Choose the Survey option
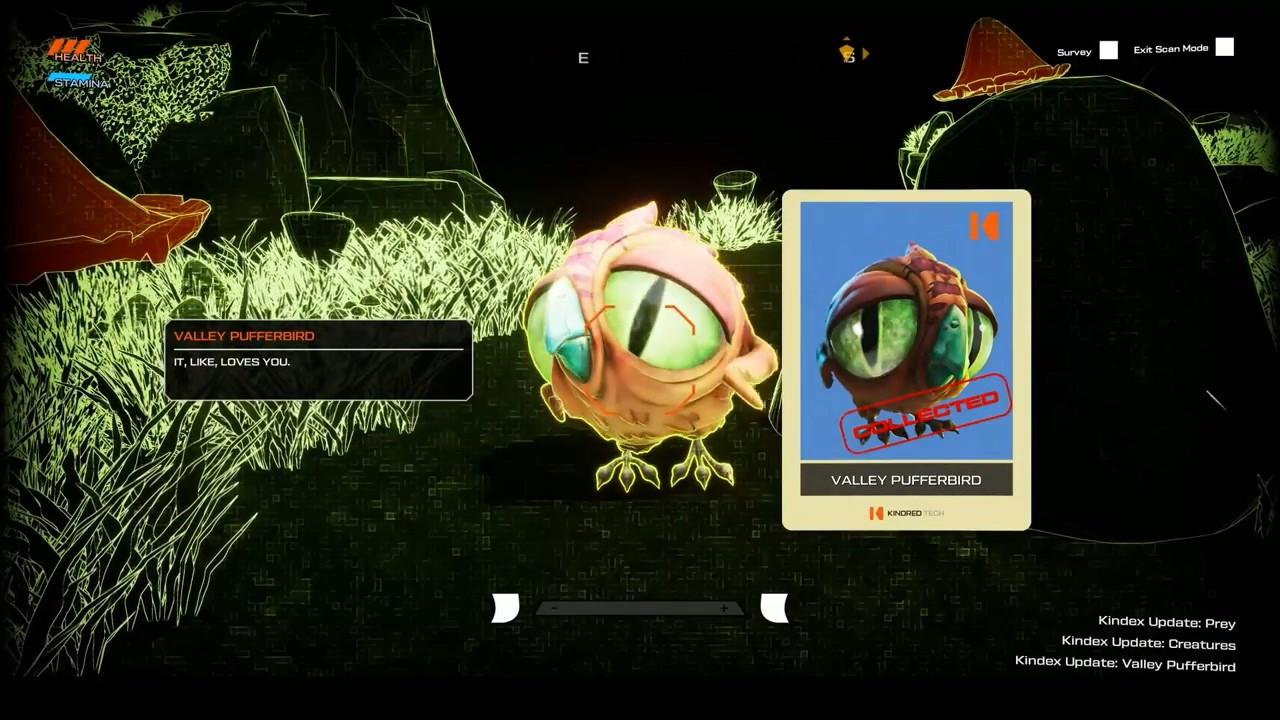 pos(1074,52)
